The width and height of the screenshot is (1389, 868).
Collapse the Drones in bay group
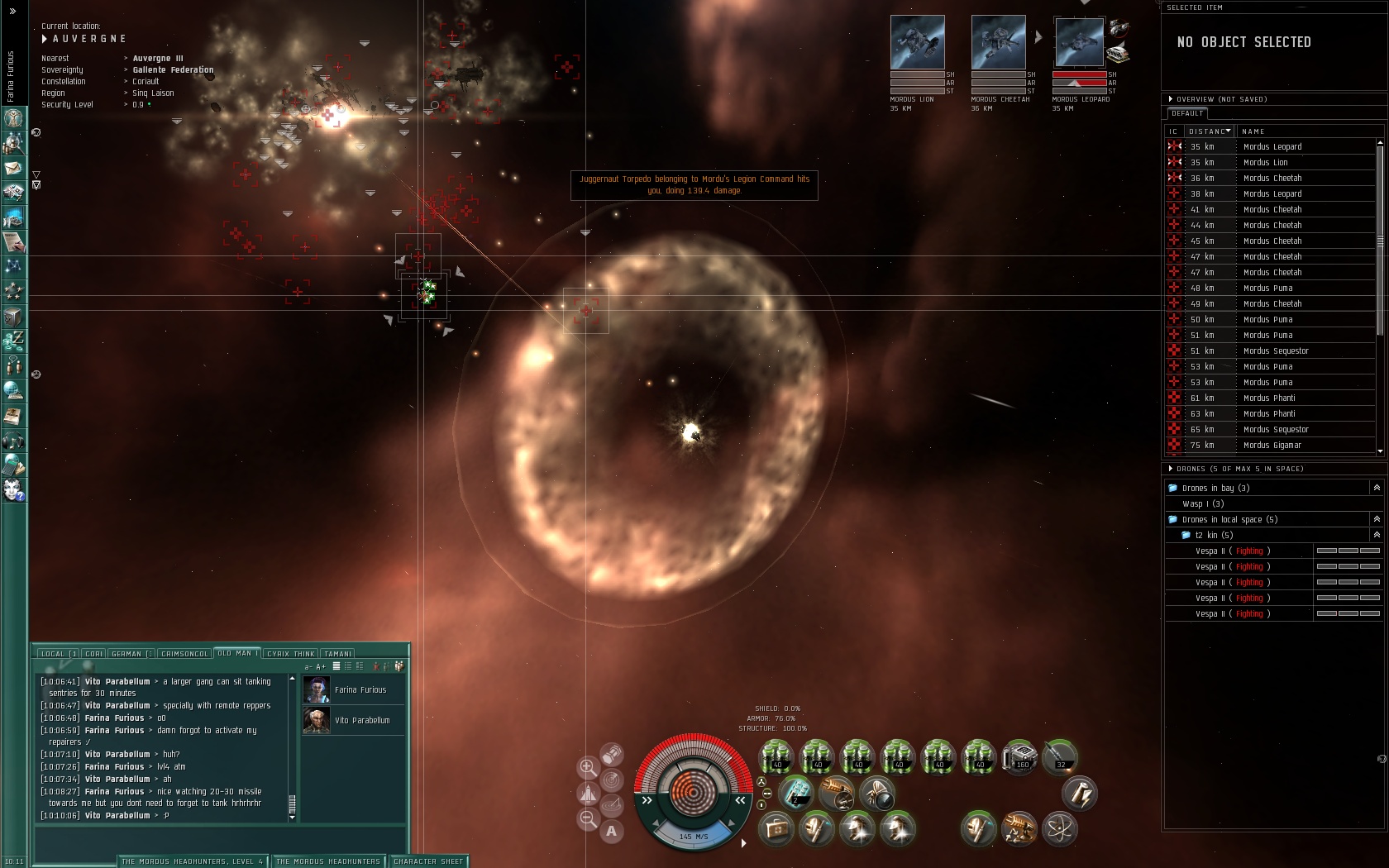pos(1377,489)
